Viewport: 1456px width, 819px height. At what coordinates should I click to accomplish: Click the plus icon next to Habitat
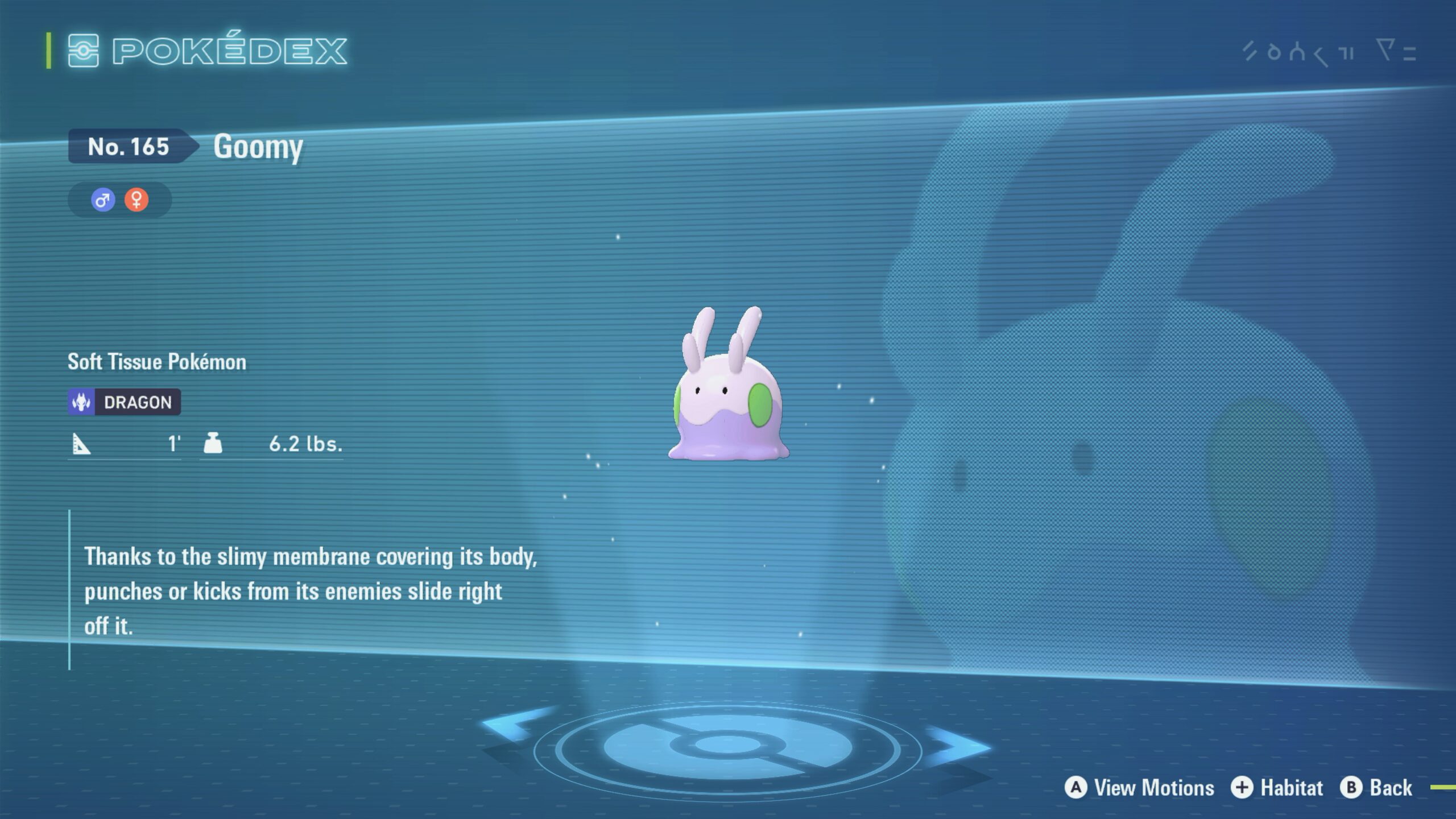click(x=1243, y=788)
